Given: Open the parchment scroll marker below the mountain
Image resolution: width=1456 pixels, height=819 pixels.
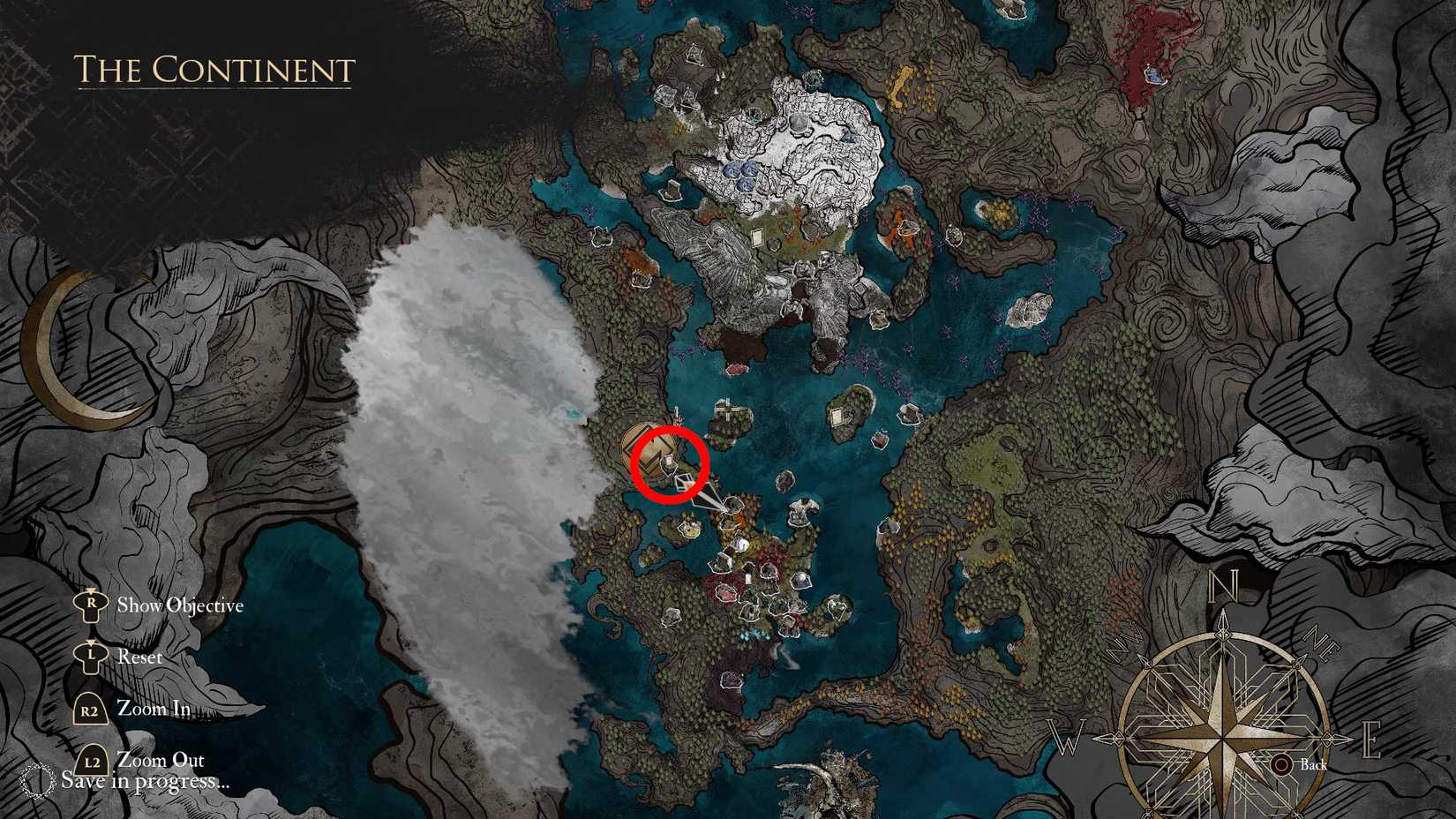Looking at the screenshot, I should (756, 237).
